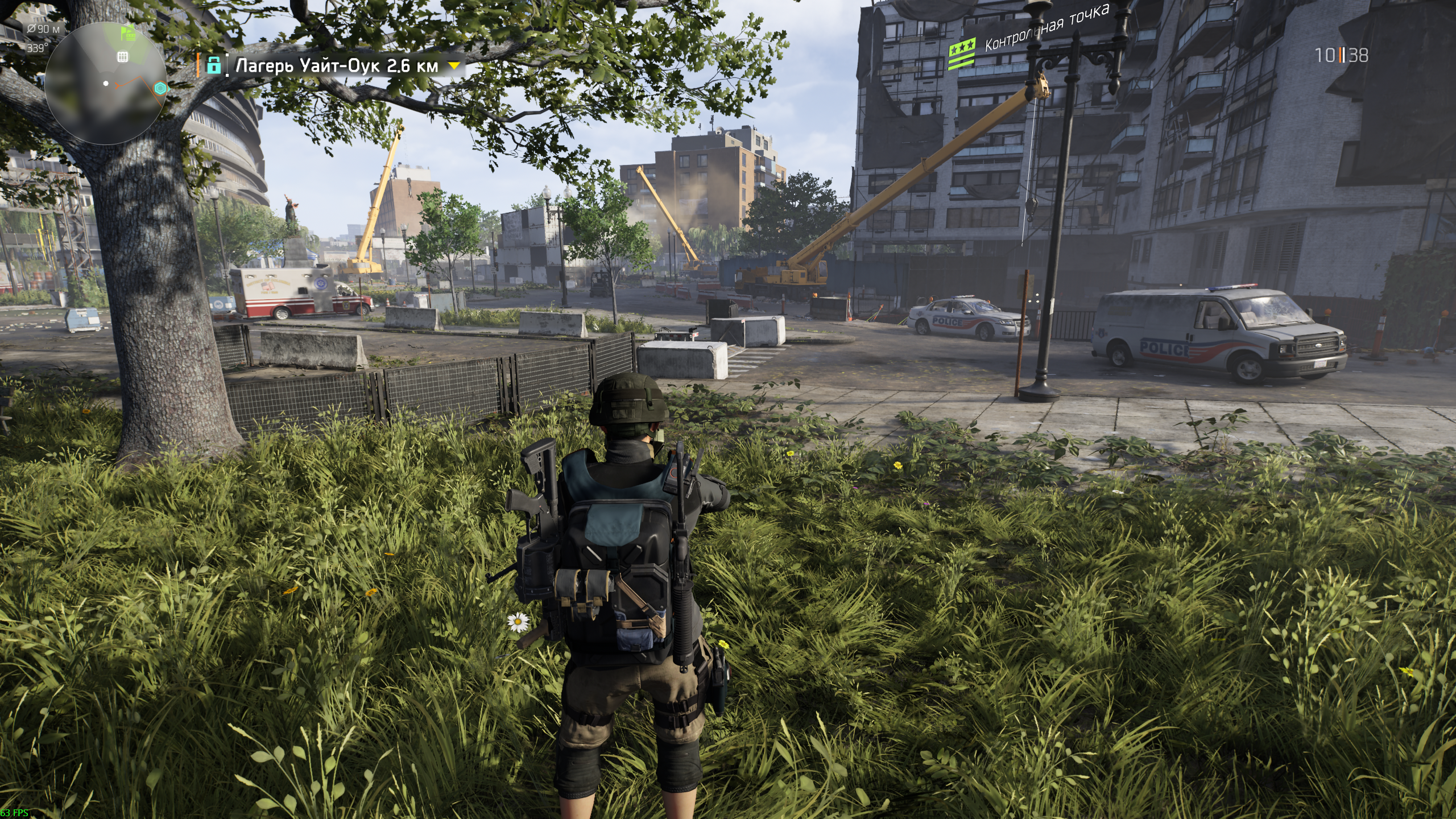The width and height of the screenshot is (1456, 819).
Task: Expand the yellow arrow next to the objective
Action: pos(454,66)
